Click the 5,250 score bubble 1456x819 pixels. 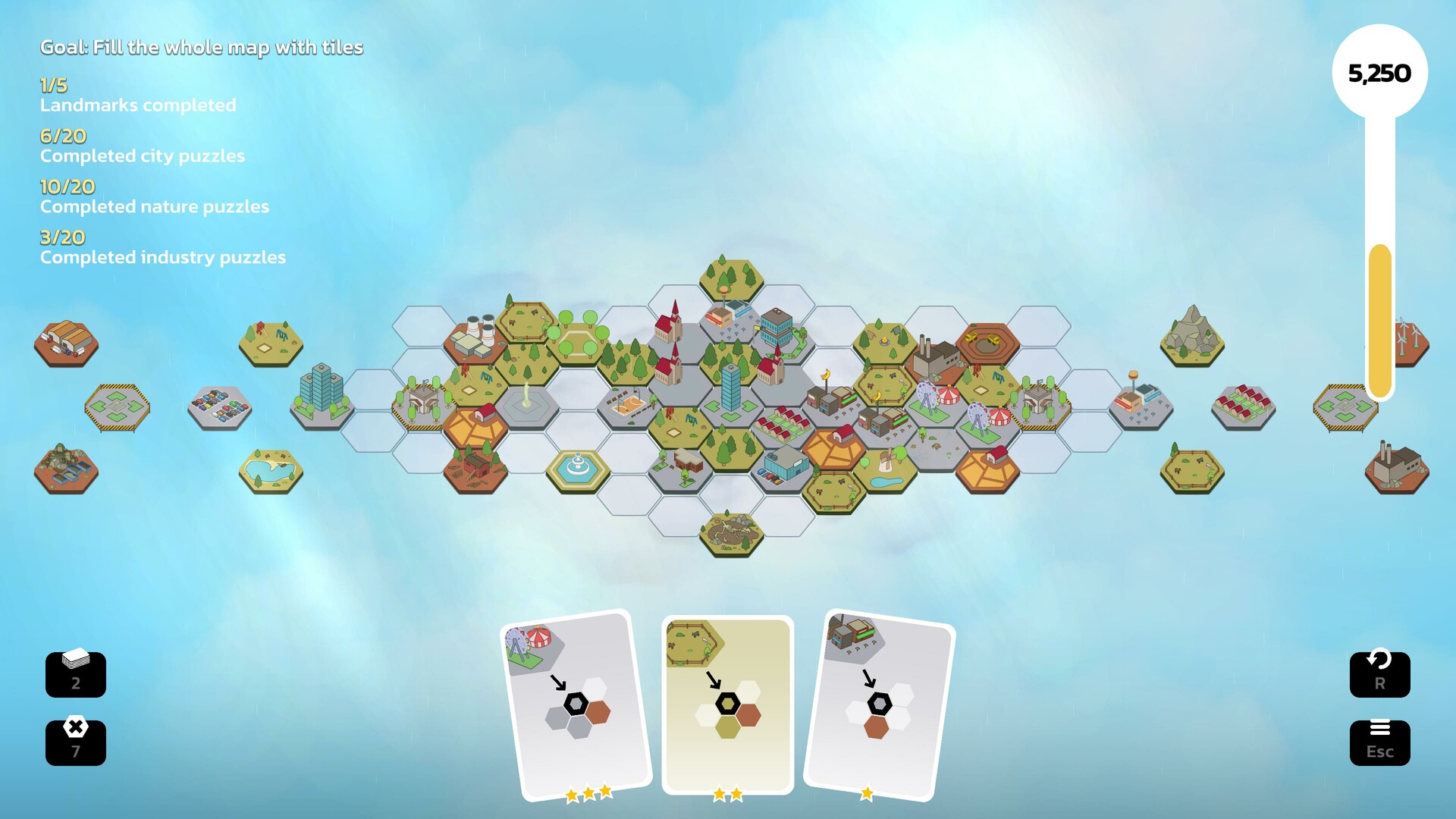(x=1380, y=74)
